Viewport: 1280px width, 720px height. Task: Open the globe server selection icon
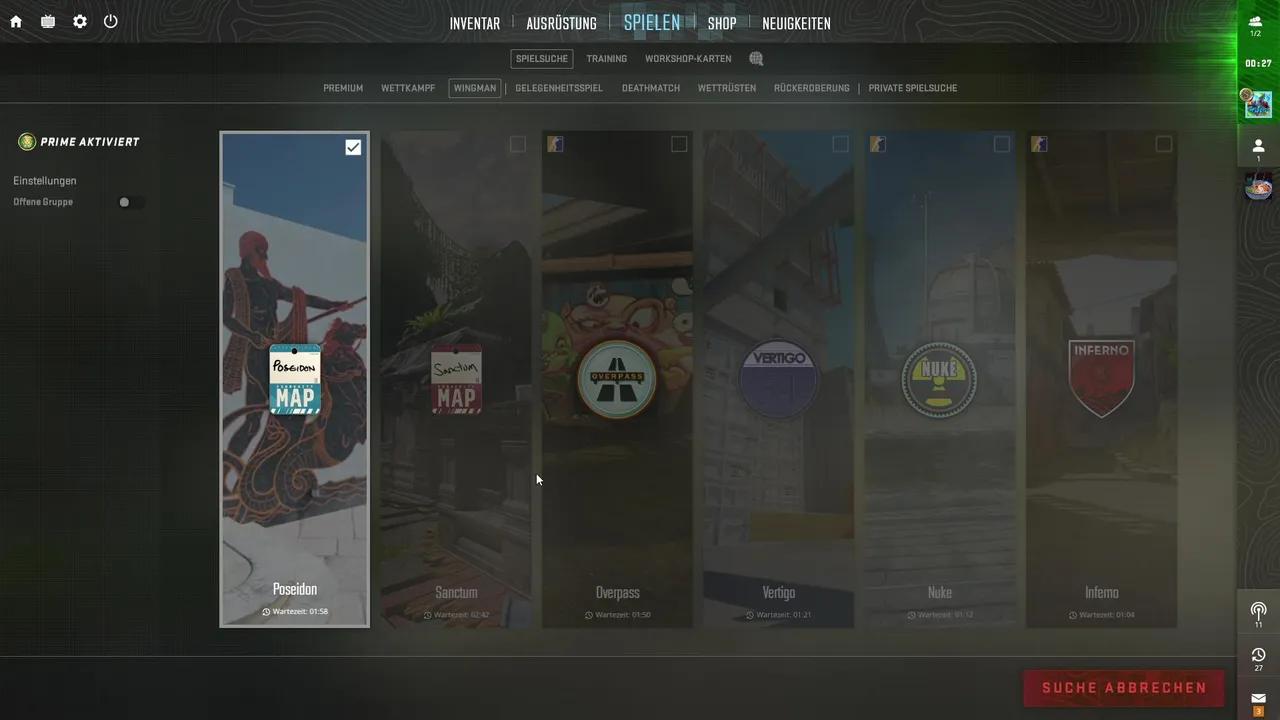pyautogui.click(x=755, y=58)
